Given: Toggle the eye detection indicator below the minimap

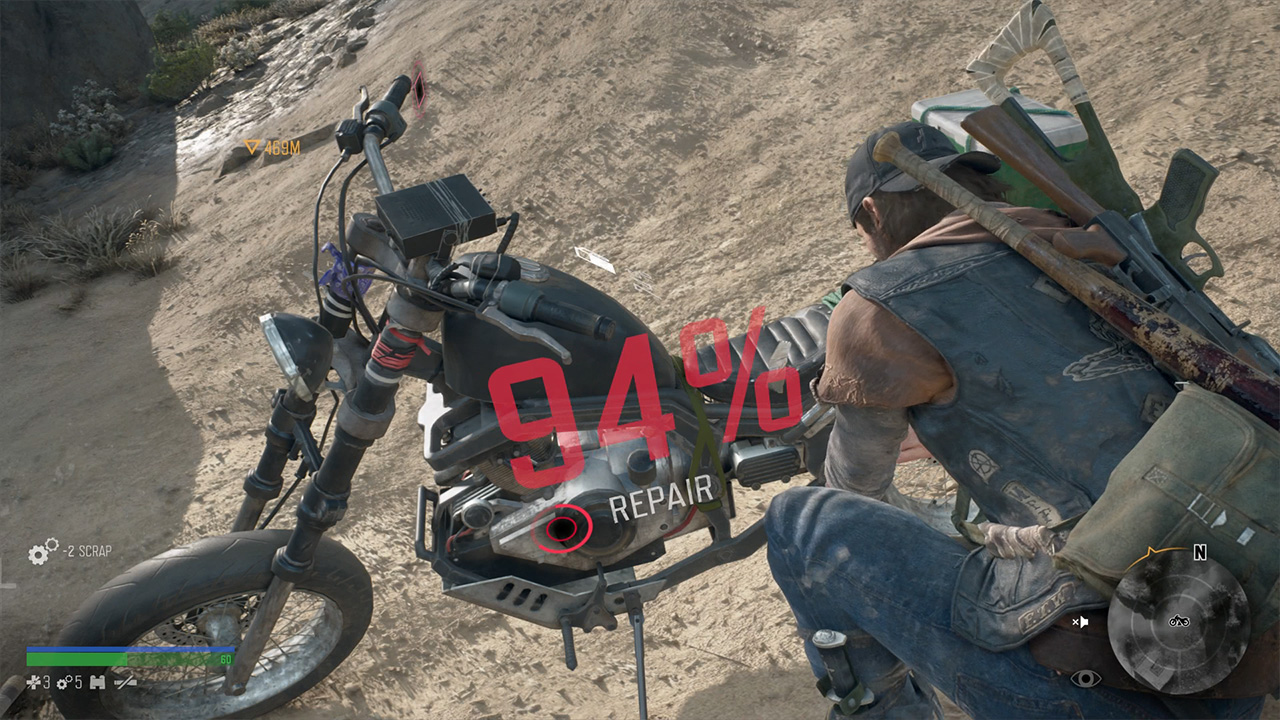Looking at the screenshot, I should tap(1086, 678).
